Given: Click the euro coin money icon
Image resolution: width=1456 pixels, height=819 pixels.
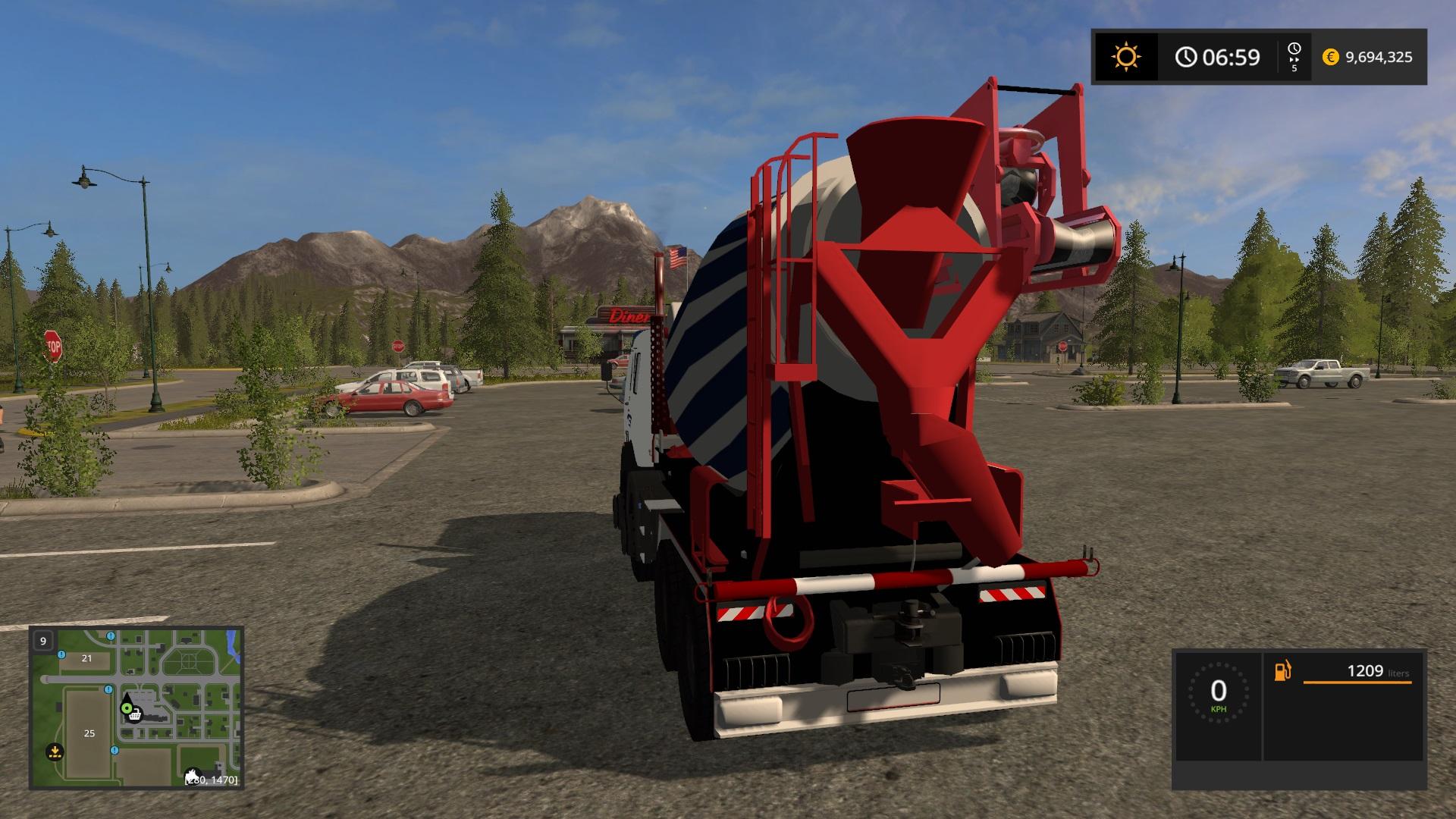Looking at the screenshot, I should coord(1330,57).
